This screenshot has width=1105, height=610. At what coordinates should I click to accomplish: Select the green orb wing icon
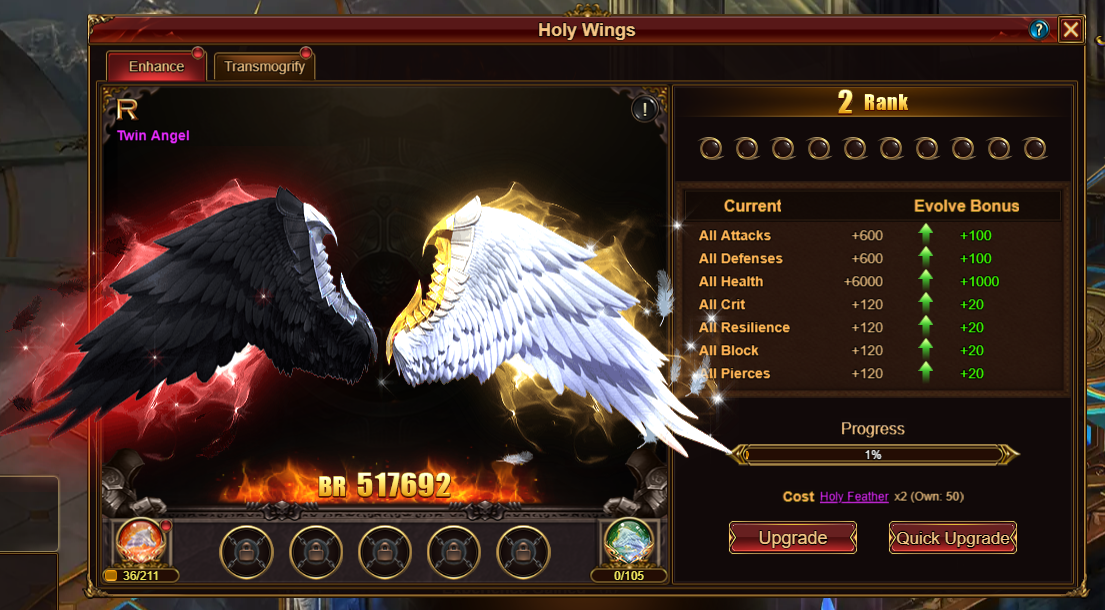tap(629, 543)
